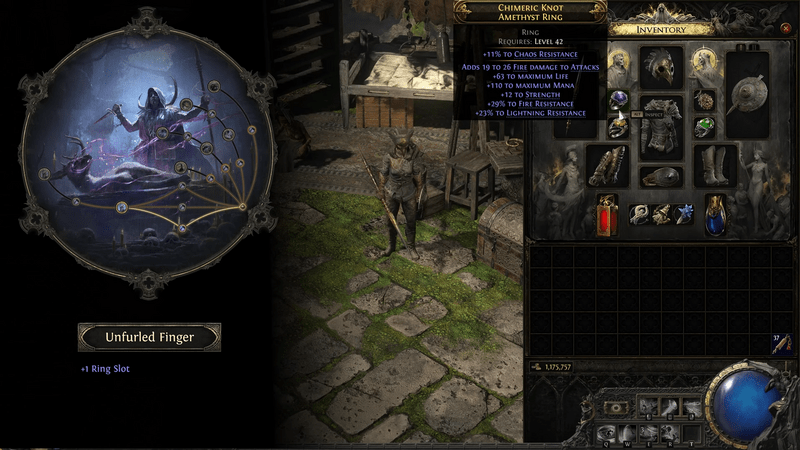Click the Unfurled Finger button

point(150,337)
